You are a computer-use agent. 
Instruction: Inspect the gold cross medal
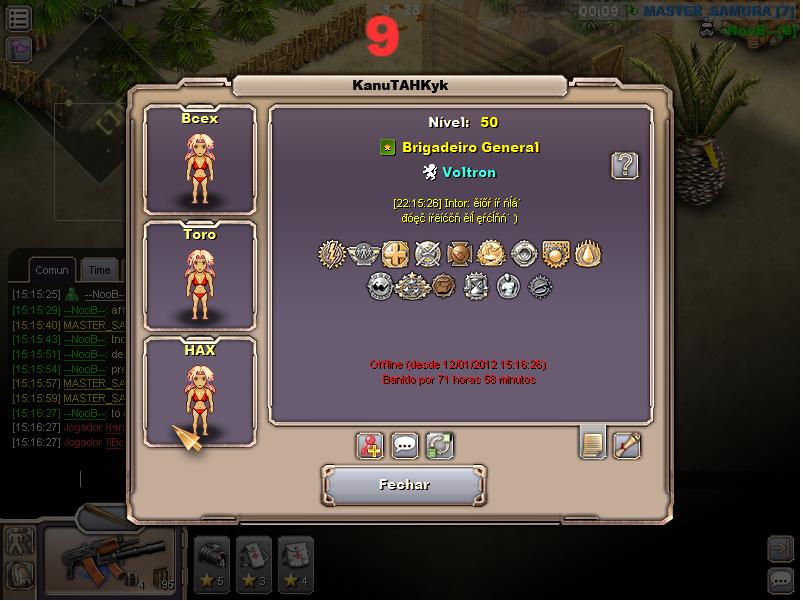396,254
